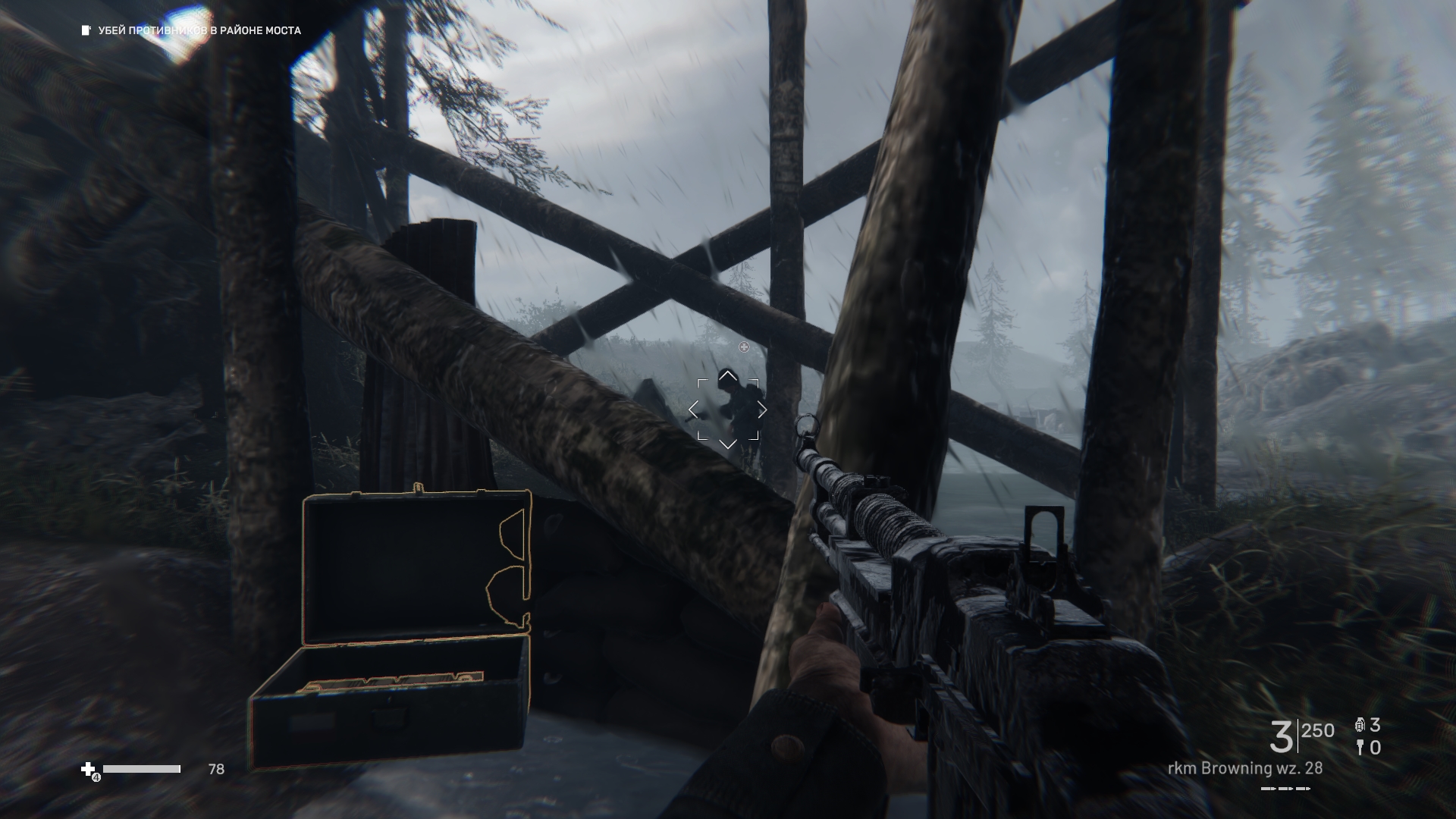Image resolution: width=1456 pixels, height=819 pixels.
Task: Select the grenade icon
Action: click(x=1360, y=726)
